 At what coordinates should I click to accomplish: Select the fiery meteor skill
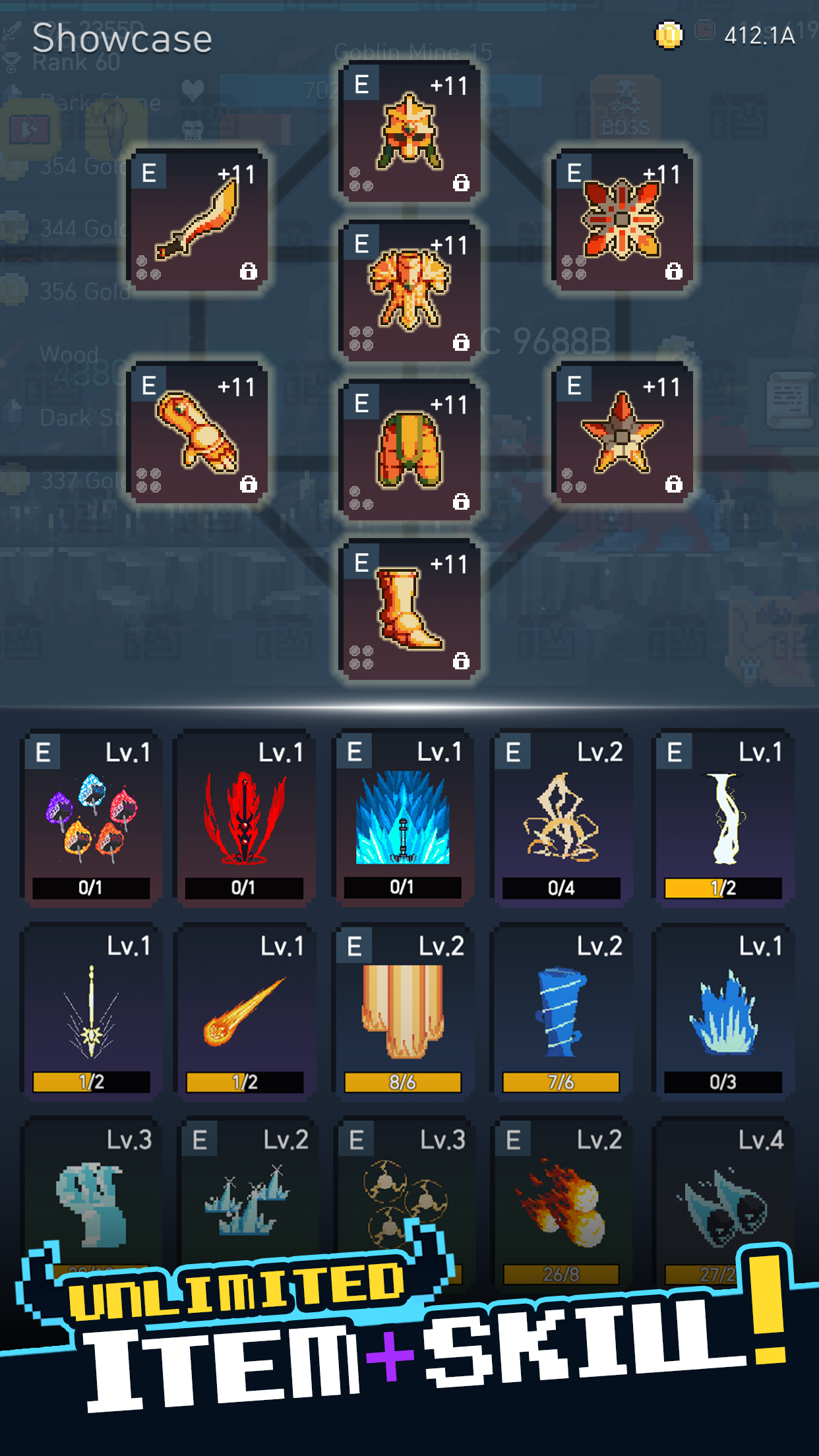coord(244,1011)
